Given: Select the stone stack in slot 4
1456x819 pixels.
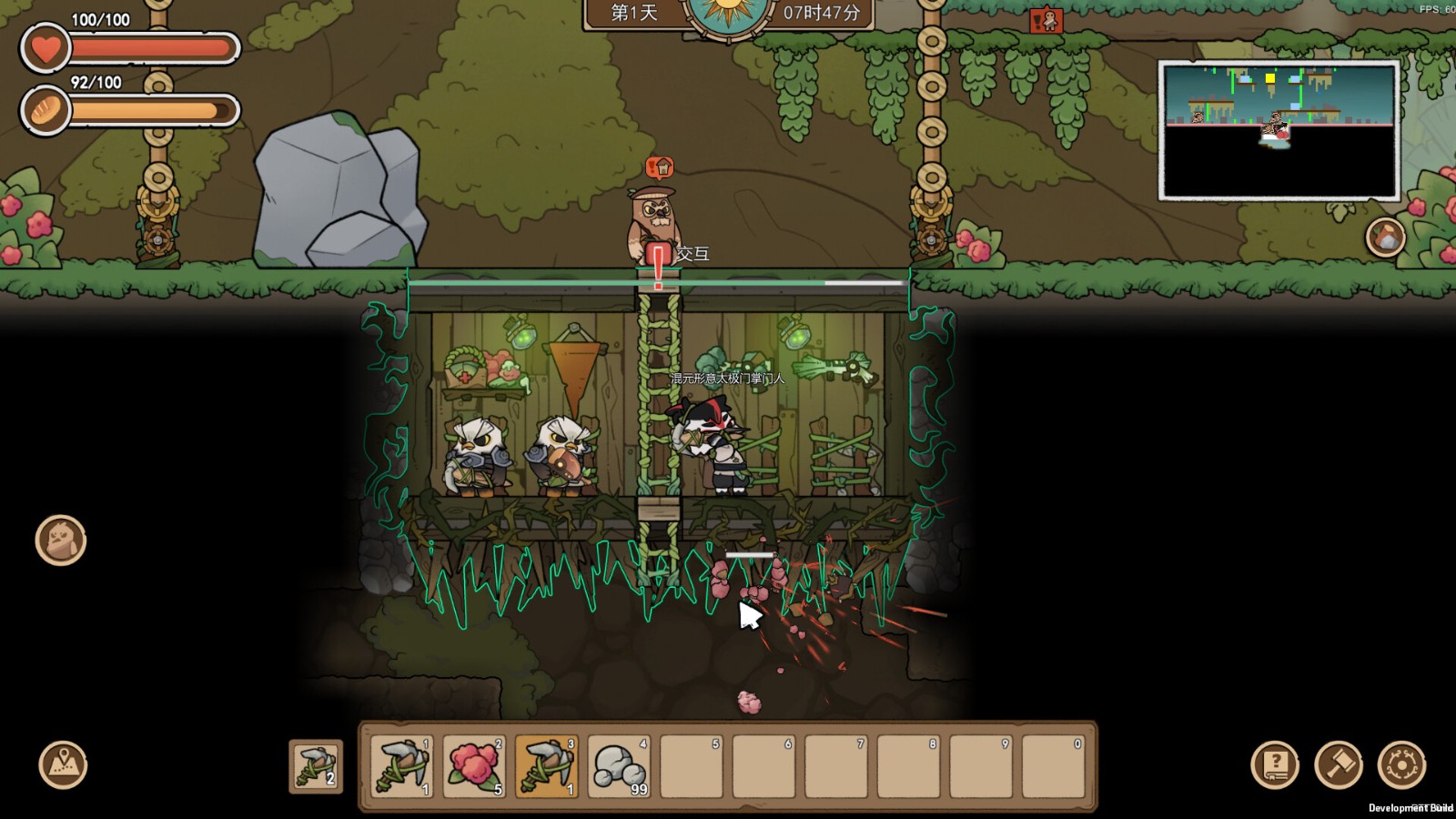Looking at the screenshot, I should click(x=619, y=766).
